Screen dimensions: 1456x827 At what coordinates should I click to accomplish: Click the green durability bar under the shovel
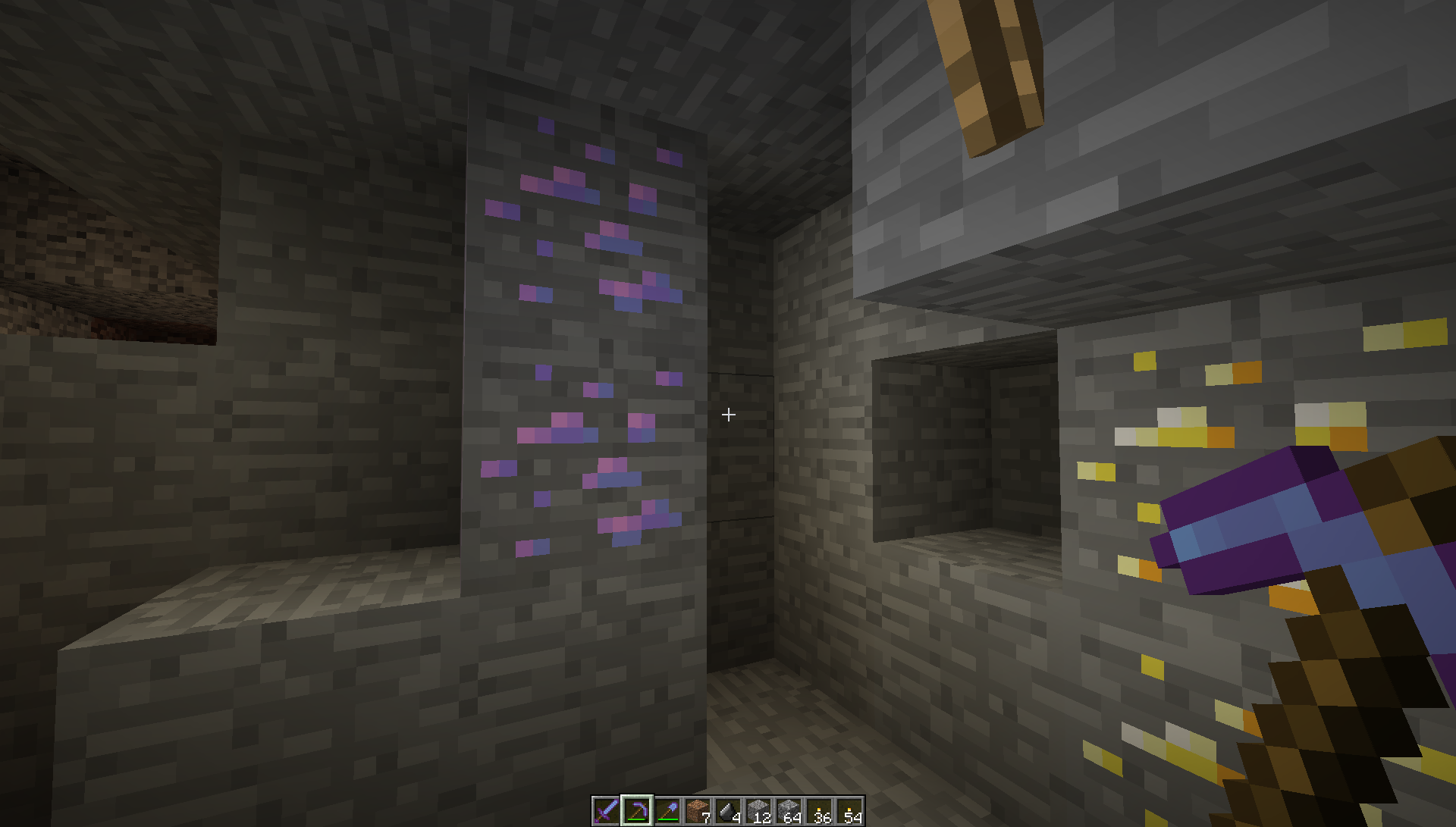[667, 819]
